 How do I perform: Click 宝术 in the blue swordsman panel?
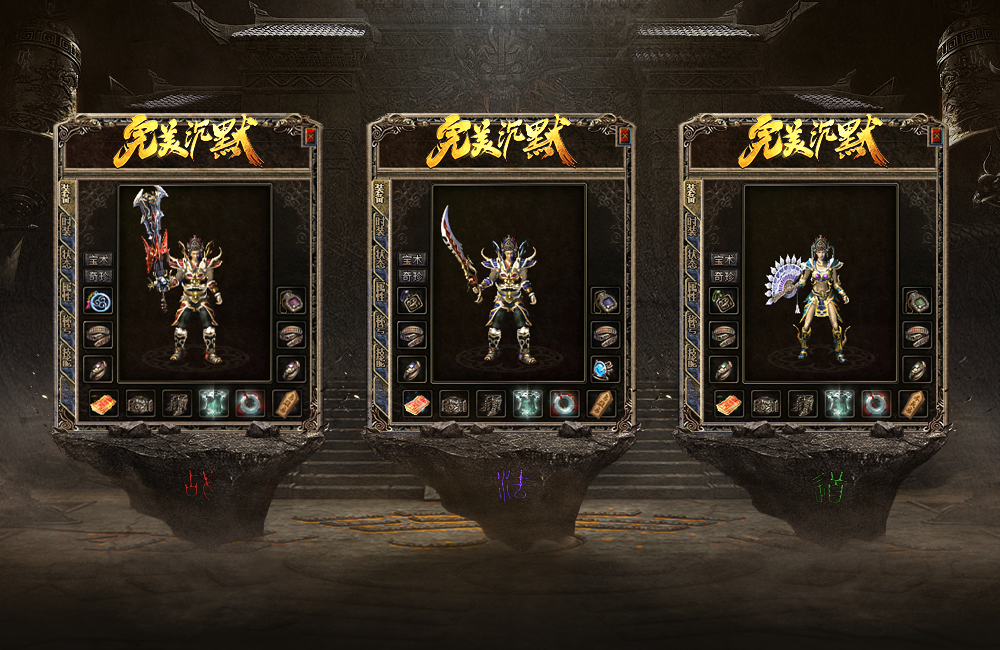[x=411, y=259]
